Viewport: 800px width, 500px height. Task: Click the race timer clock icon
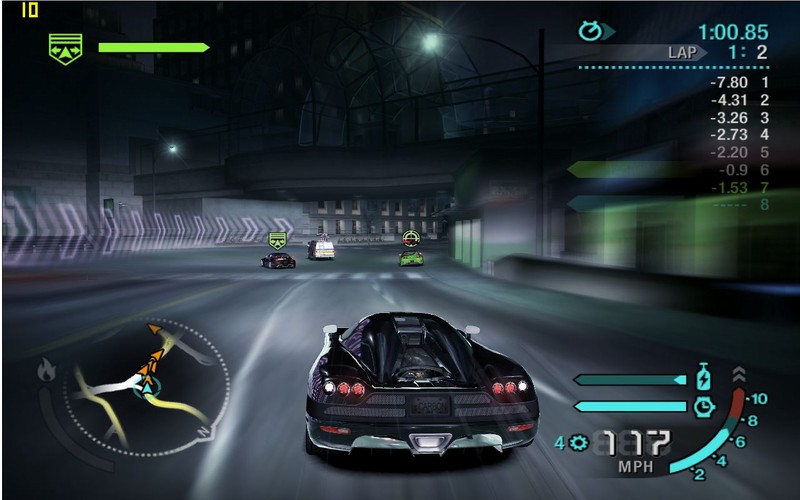591,31
